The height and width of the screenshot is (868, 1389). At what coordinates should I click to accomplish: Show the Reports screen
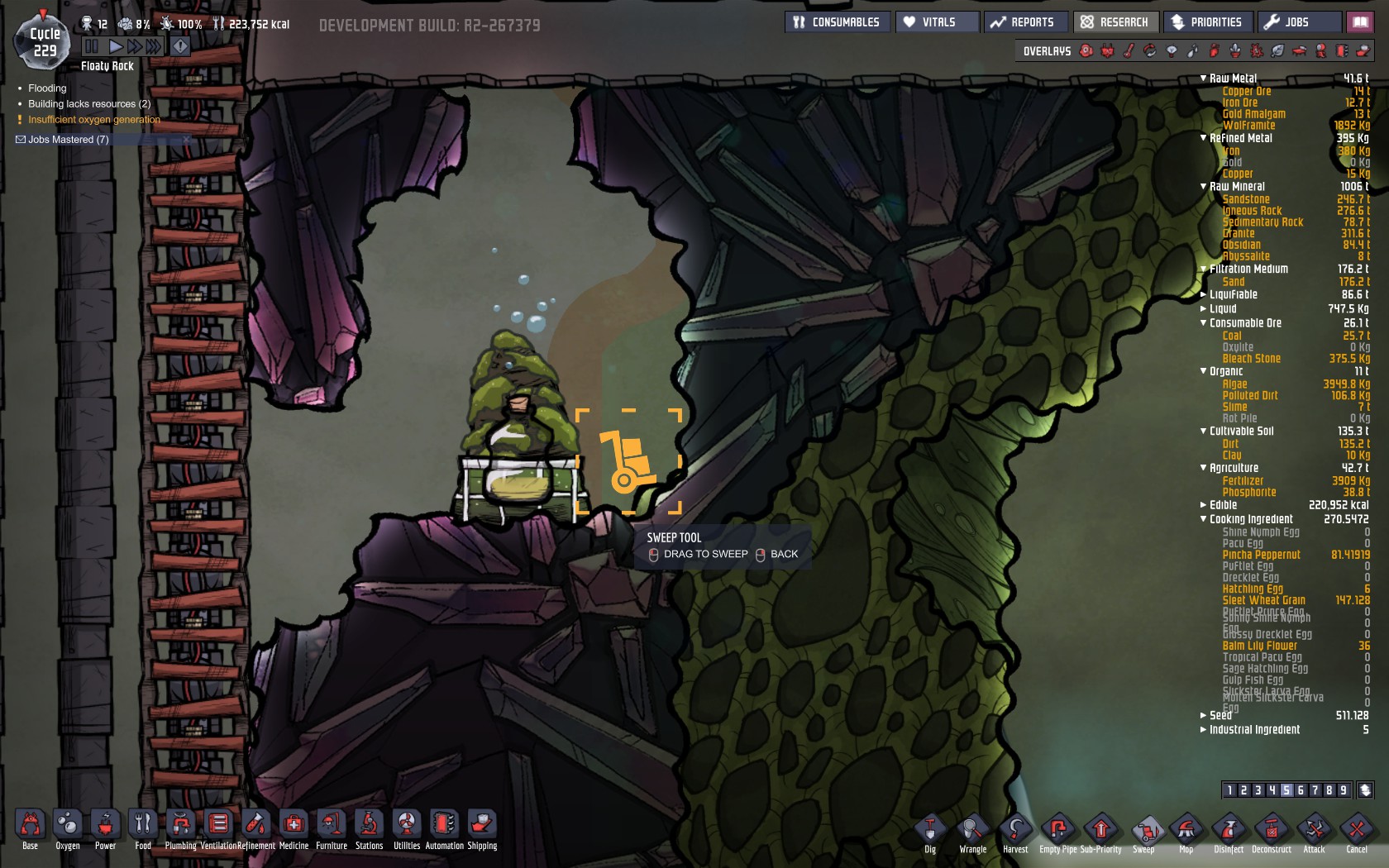click(x=1024, y=22)
